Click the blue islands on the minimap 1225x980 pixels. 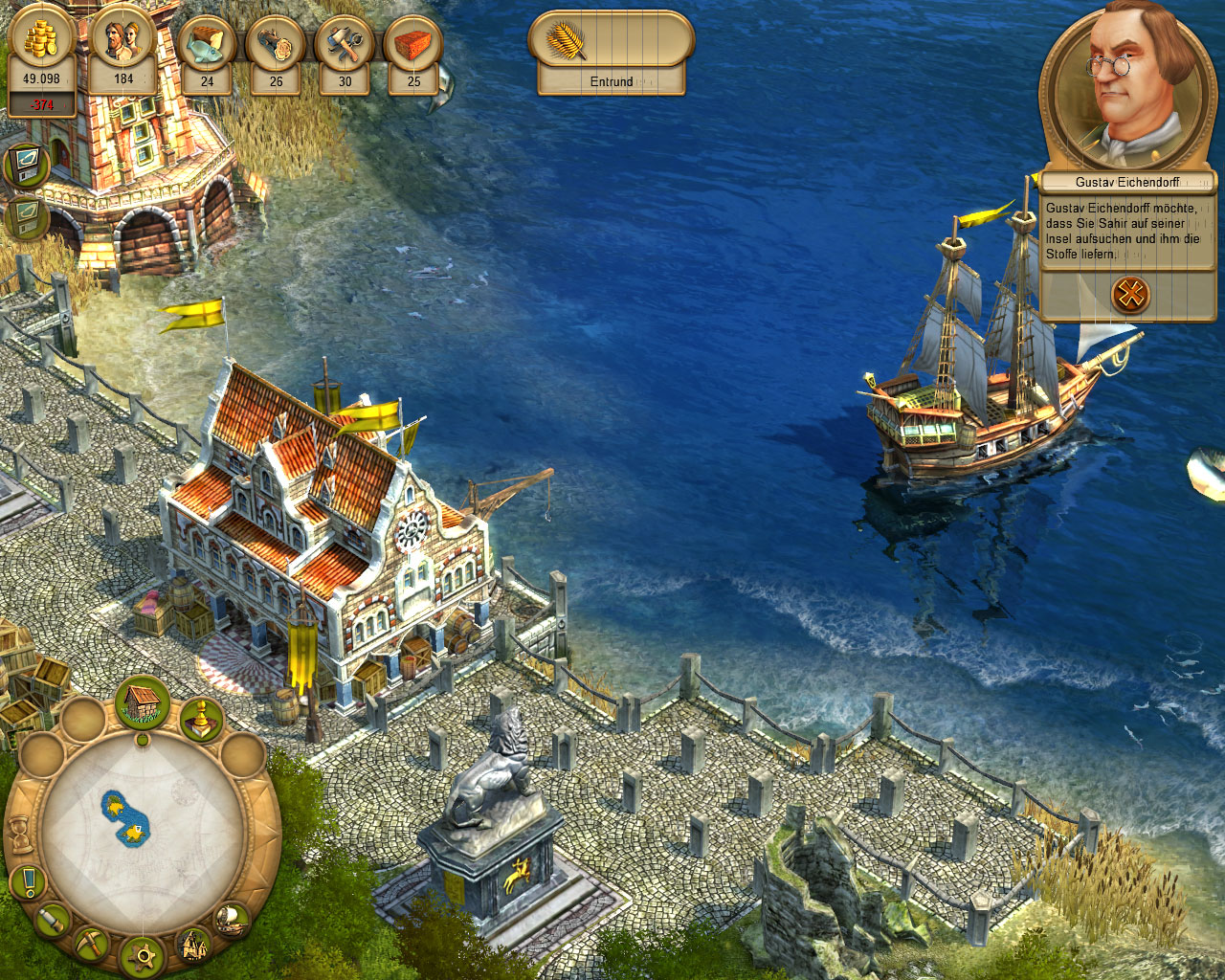click(125, 818)
